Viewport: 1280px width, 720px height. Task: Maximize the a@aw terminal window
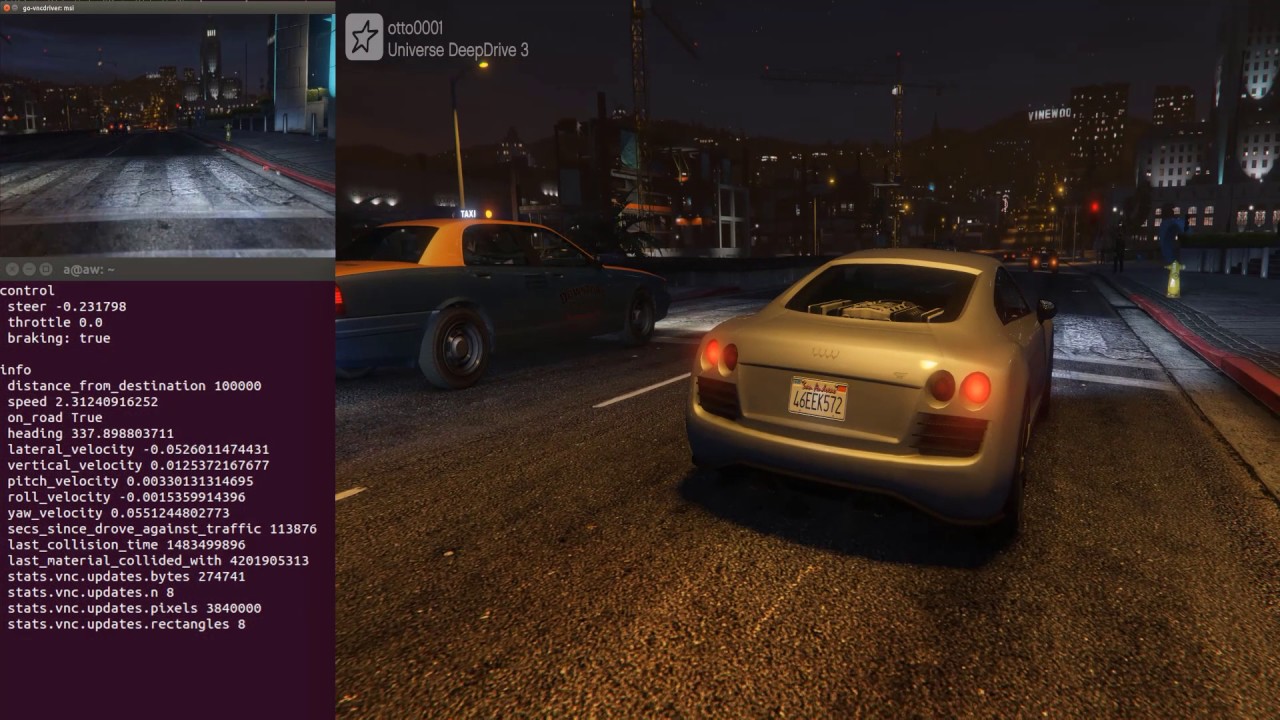tap(46, 269)
